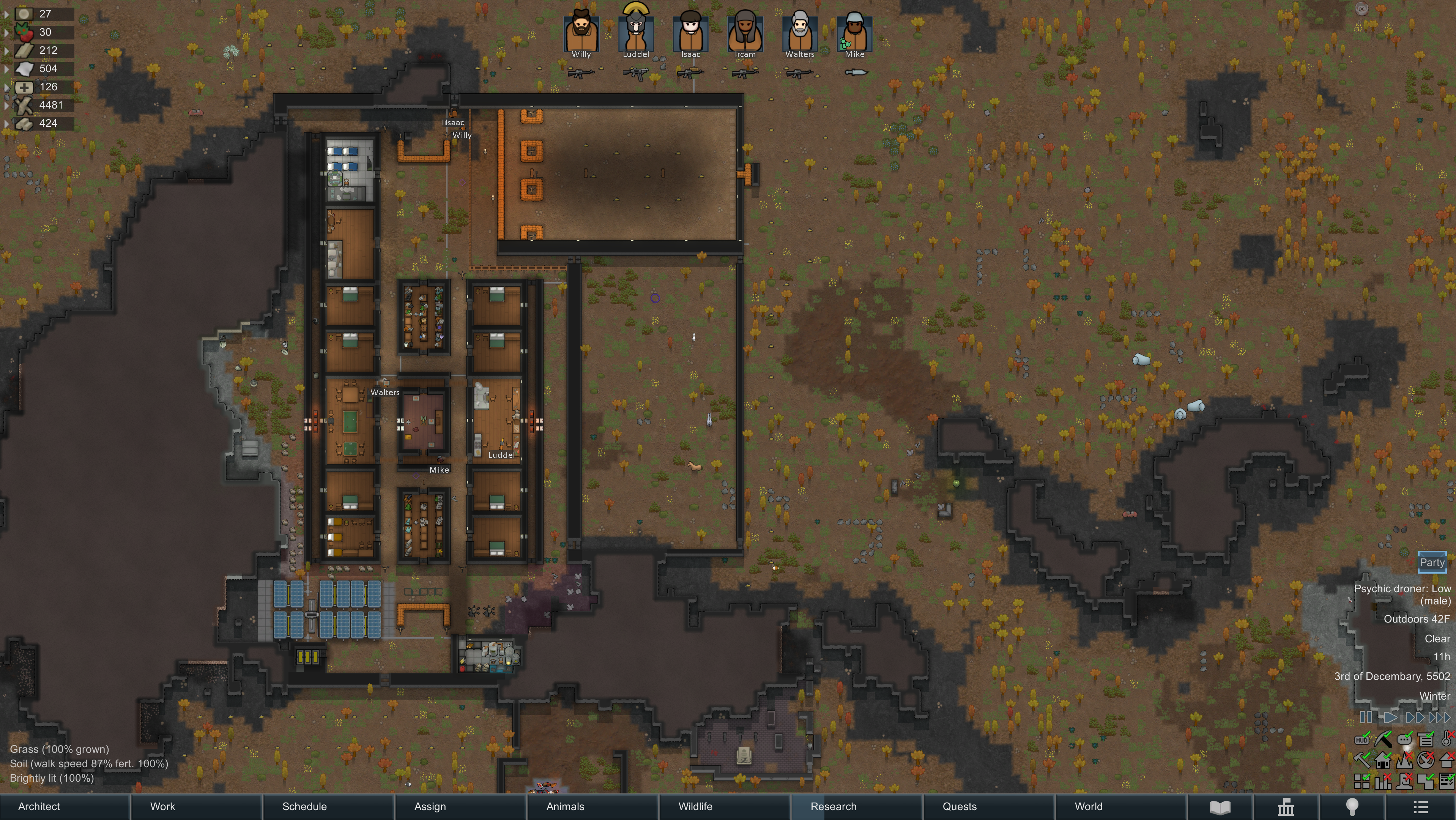This screenshot has width=1456, height=820.
Task: Expand the medicine resource category
Action: click(x=6, y=87)
